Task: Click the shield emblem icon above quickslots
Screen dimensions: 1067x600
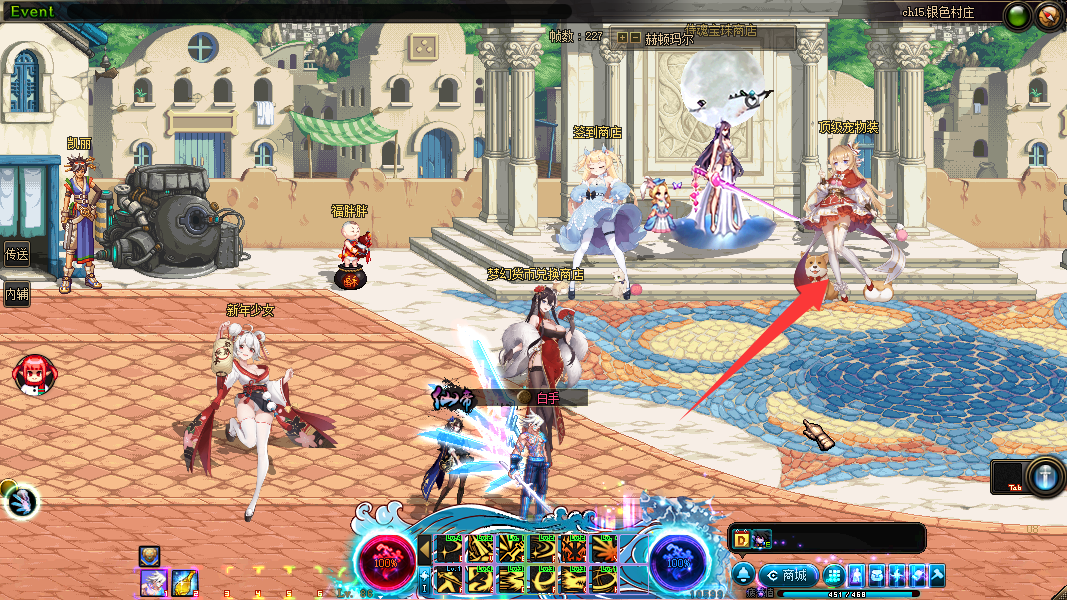Action: [150, 555]
